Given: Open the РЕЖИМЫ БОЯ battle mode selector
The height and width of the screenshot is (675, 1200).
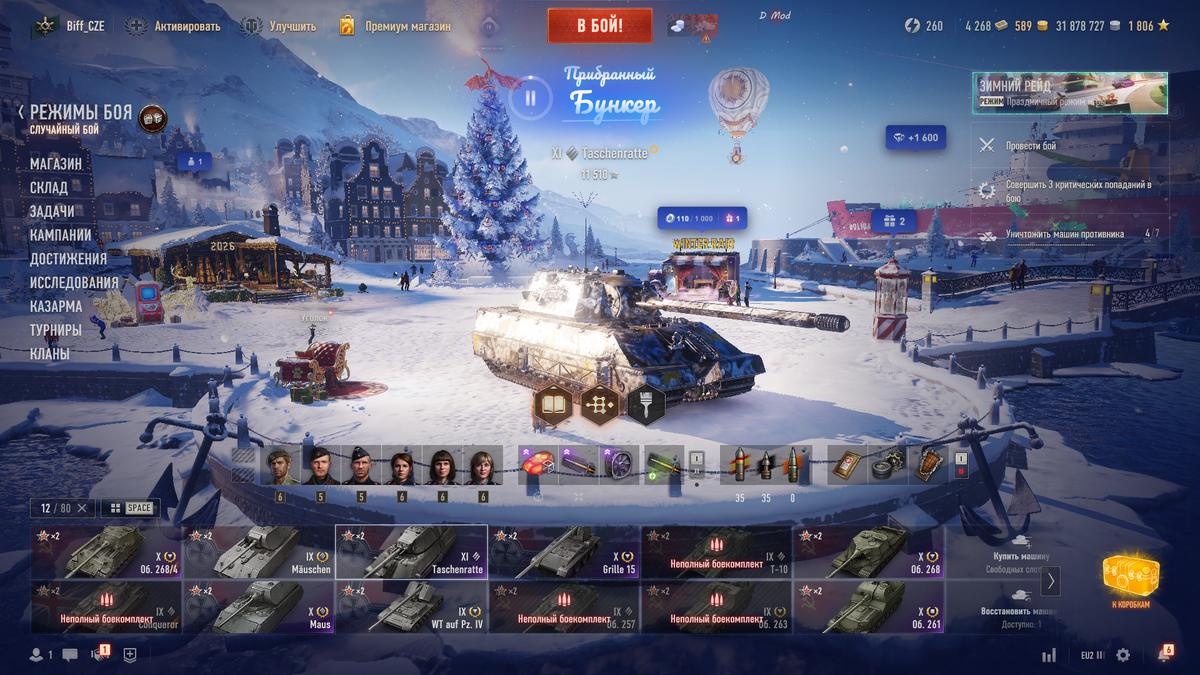Looking at the screenshot, I should (80, 113).
